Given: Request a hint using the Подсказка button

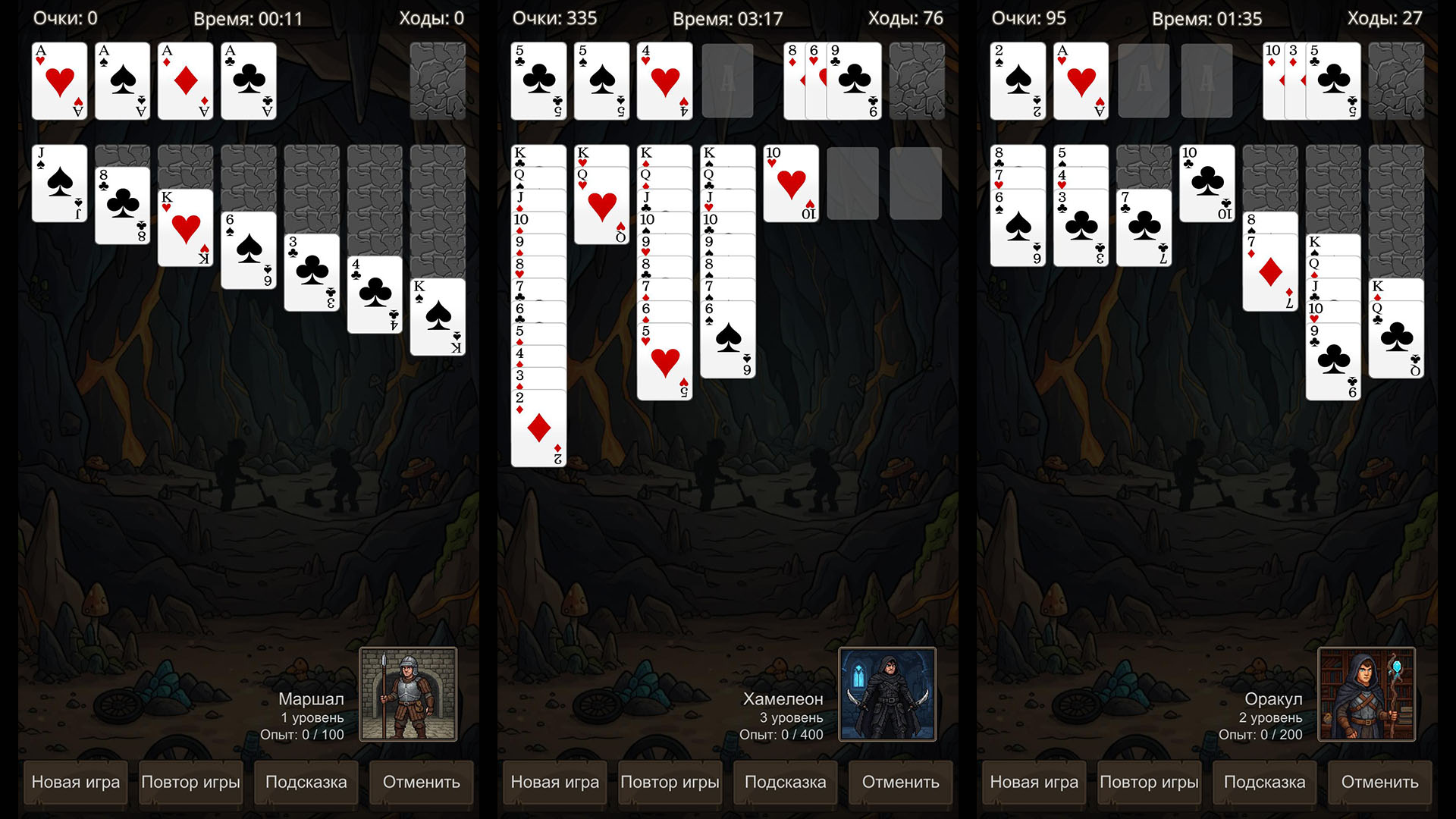Looking at the screenshot, I should click(306, 783).
